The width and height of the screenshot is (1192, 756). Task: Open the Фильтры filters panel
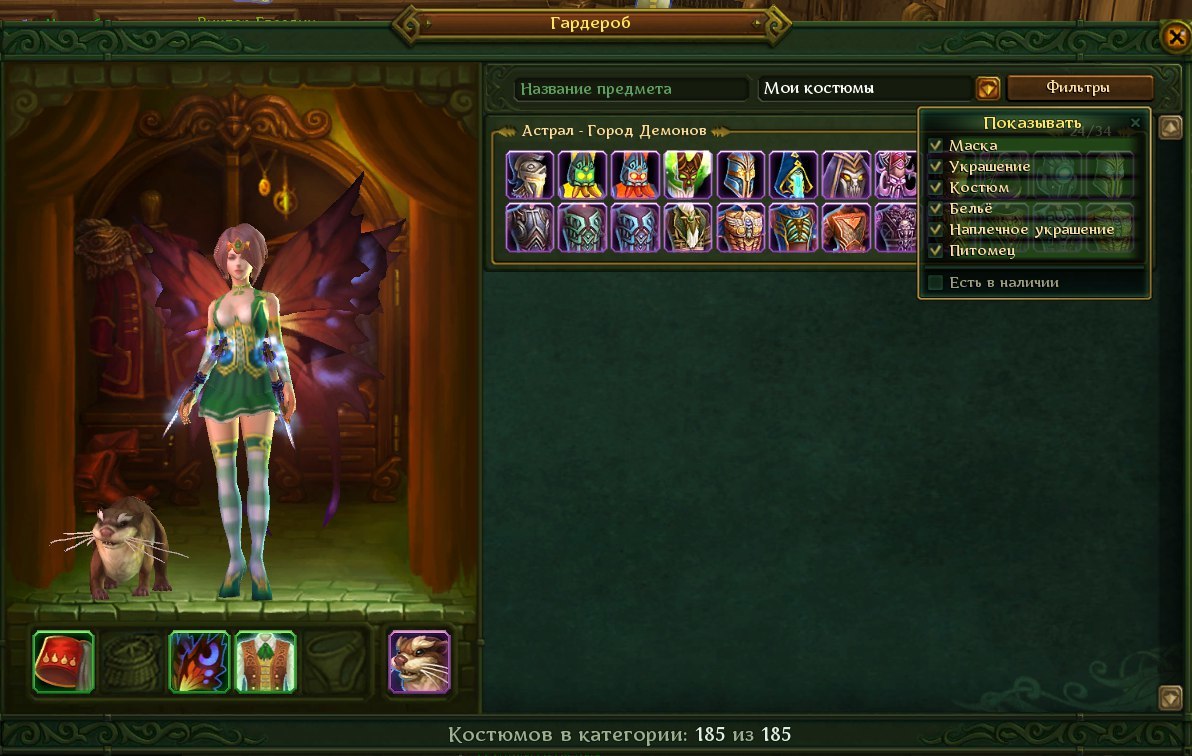coord(1079,88)
